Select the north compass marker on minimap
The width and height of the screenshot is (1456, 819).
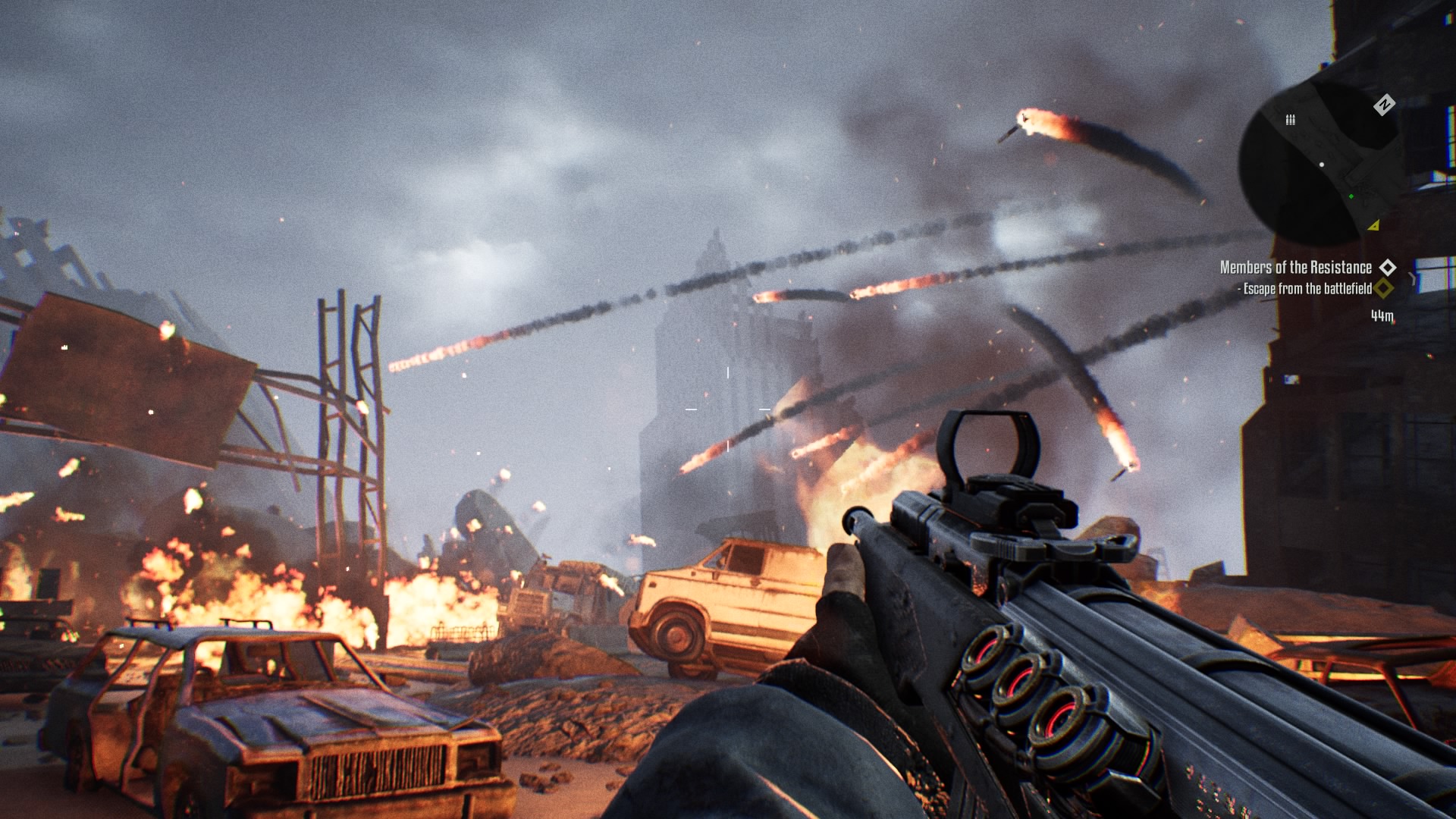pos(1384,105)
